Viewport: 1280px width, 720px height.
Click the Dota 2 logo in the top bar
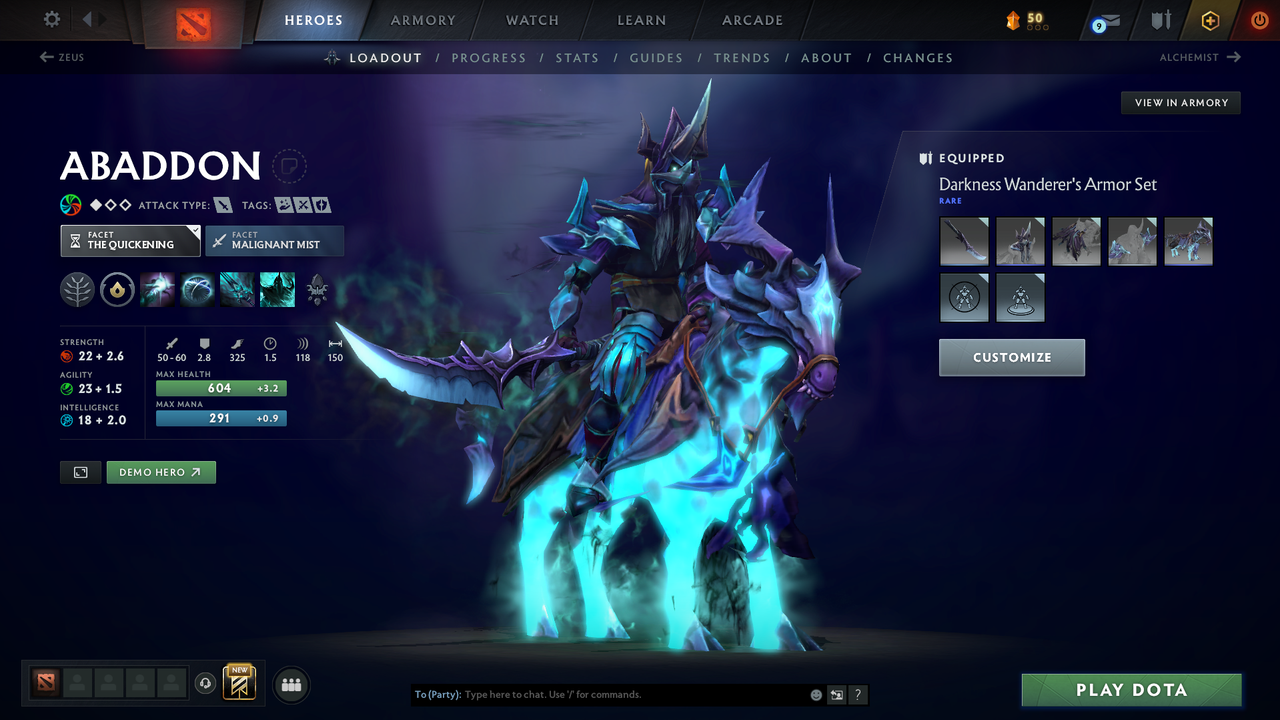193,20
